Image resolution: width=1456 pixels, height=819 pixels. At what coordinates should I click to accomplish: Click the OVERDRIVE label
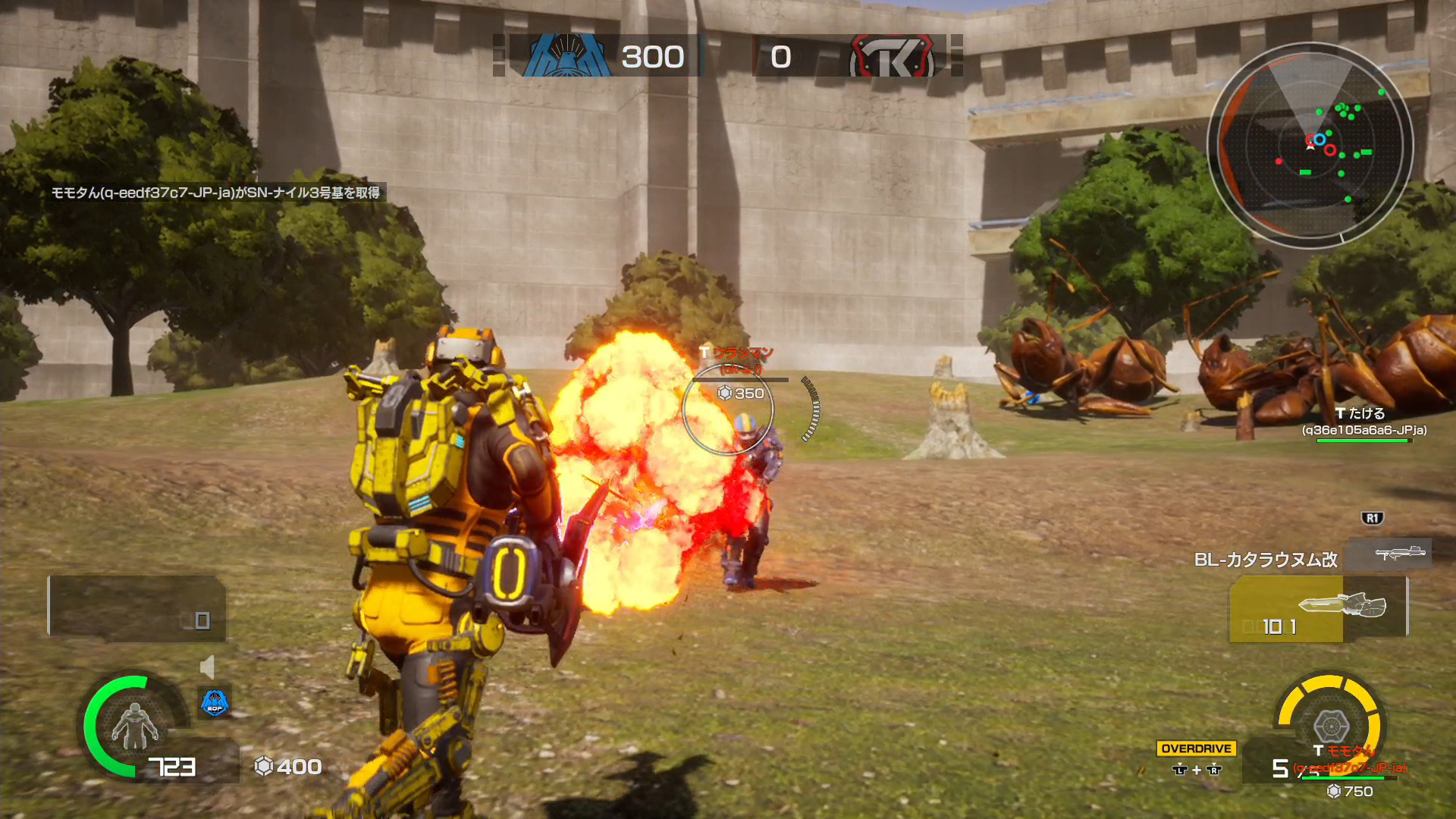pyautogui.click(x=1196, y=748)
